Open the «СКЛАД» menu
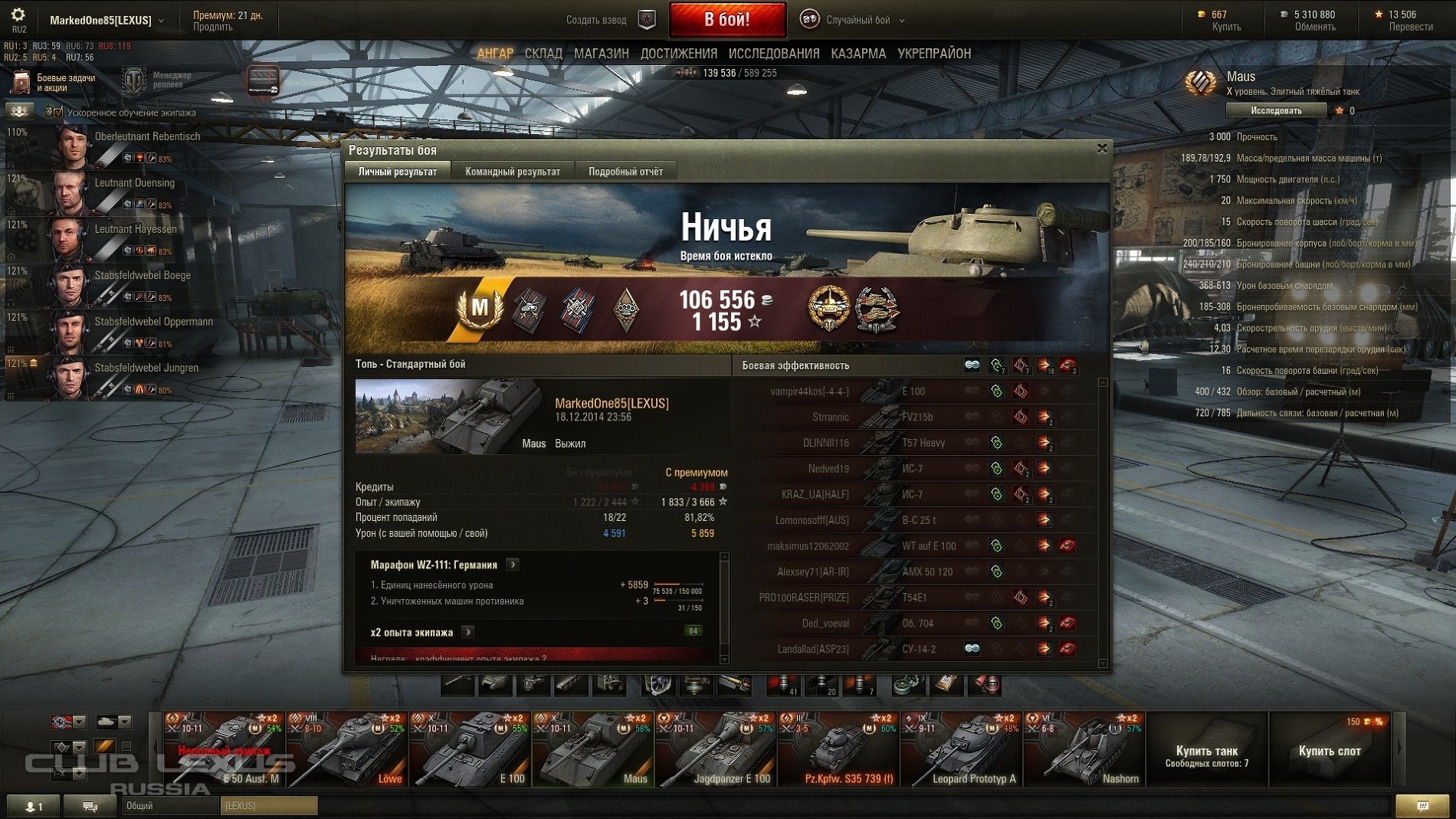The height and width of the screenshot is (819, 1456). (x=543, y=54)
